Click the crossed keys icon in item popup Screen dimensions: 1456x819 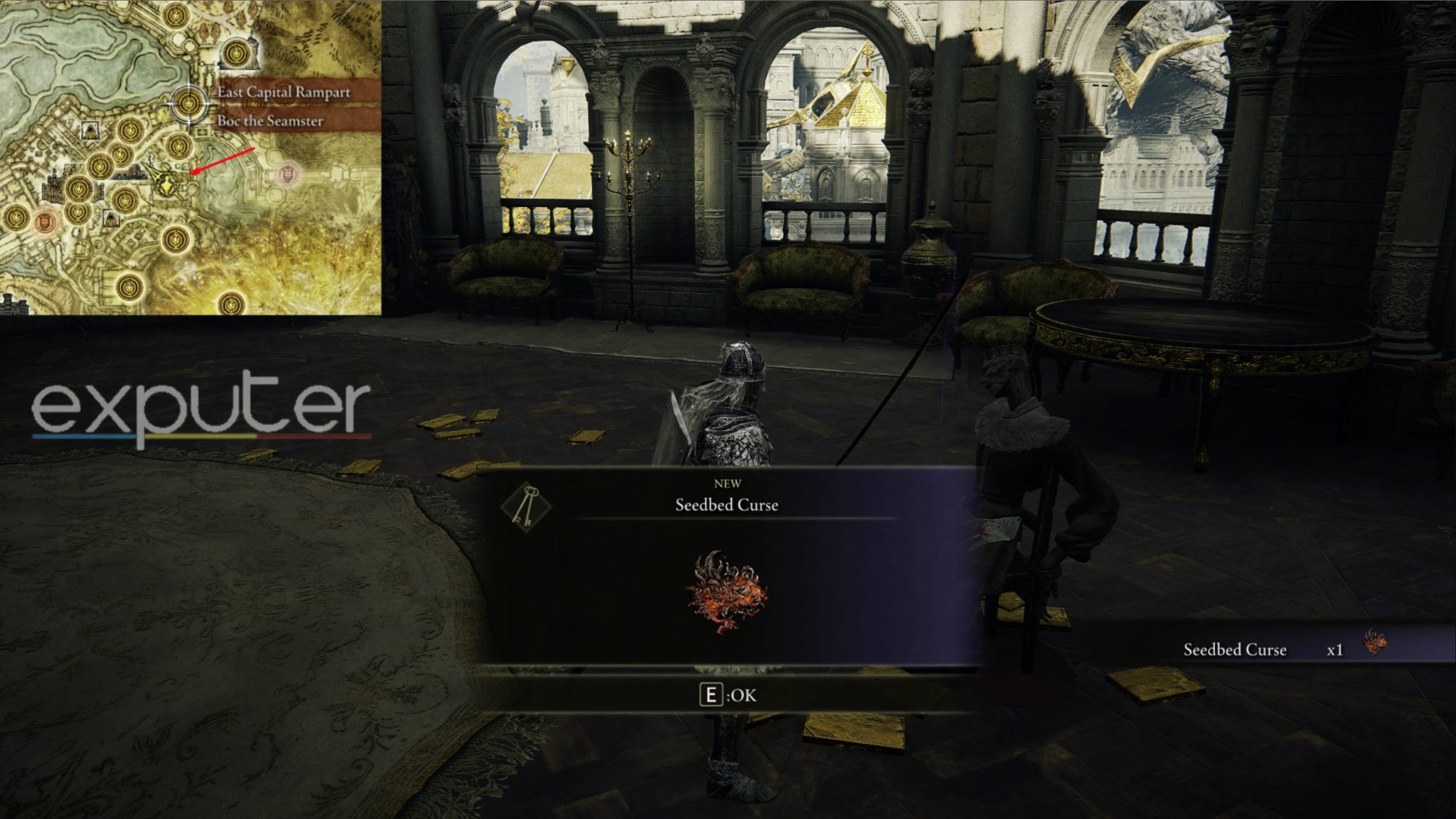[x=526, y=505]
